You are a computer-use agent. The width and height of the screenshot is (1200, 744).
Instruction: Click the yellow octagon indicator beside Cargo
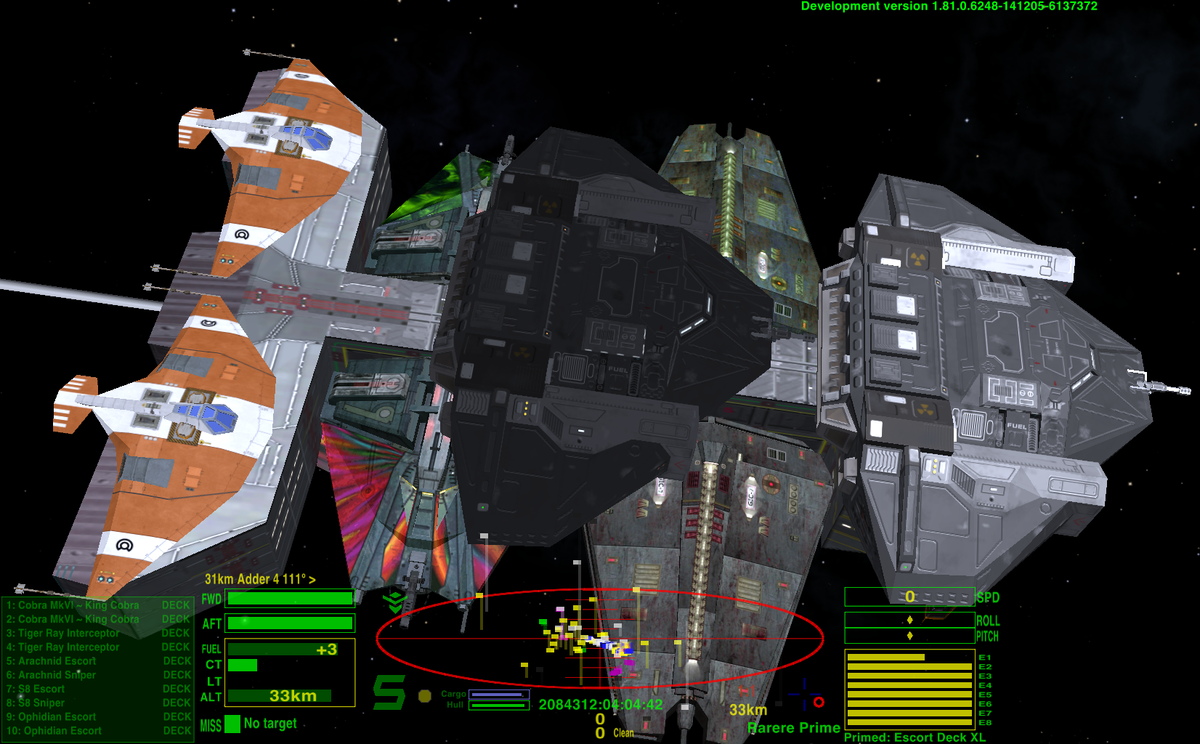pyautogui.click(x=425, y=695)
